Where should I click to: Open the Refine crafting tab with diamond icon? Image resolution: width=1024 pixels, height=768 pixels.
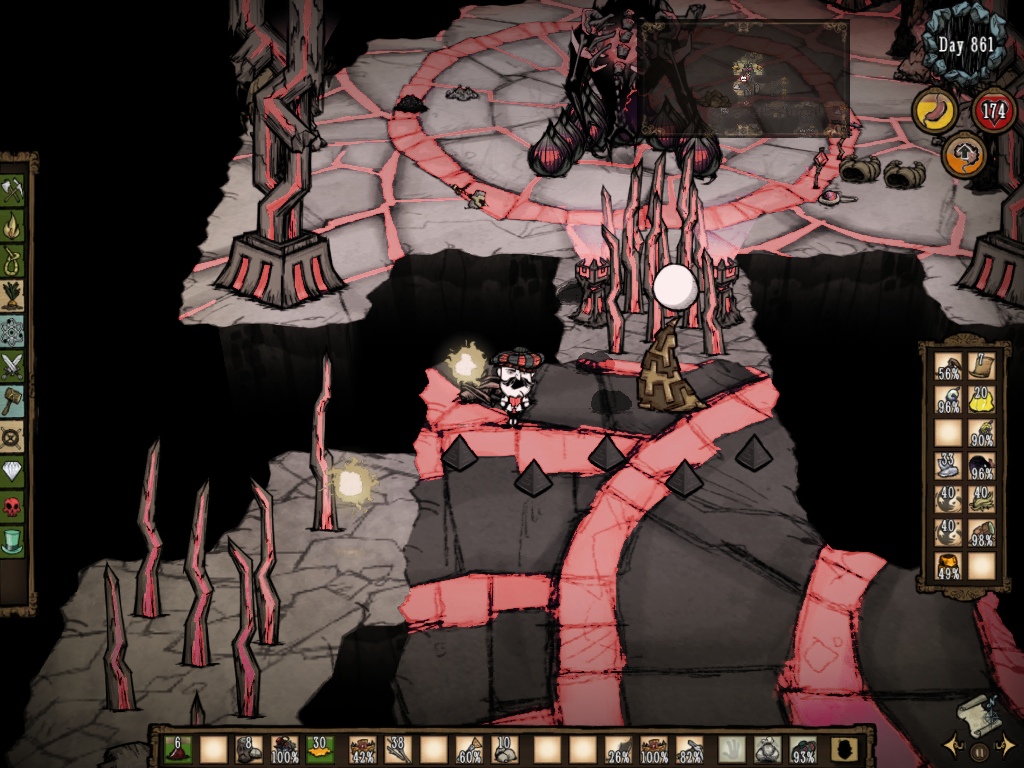(13, 470)
